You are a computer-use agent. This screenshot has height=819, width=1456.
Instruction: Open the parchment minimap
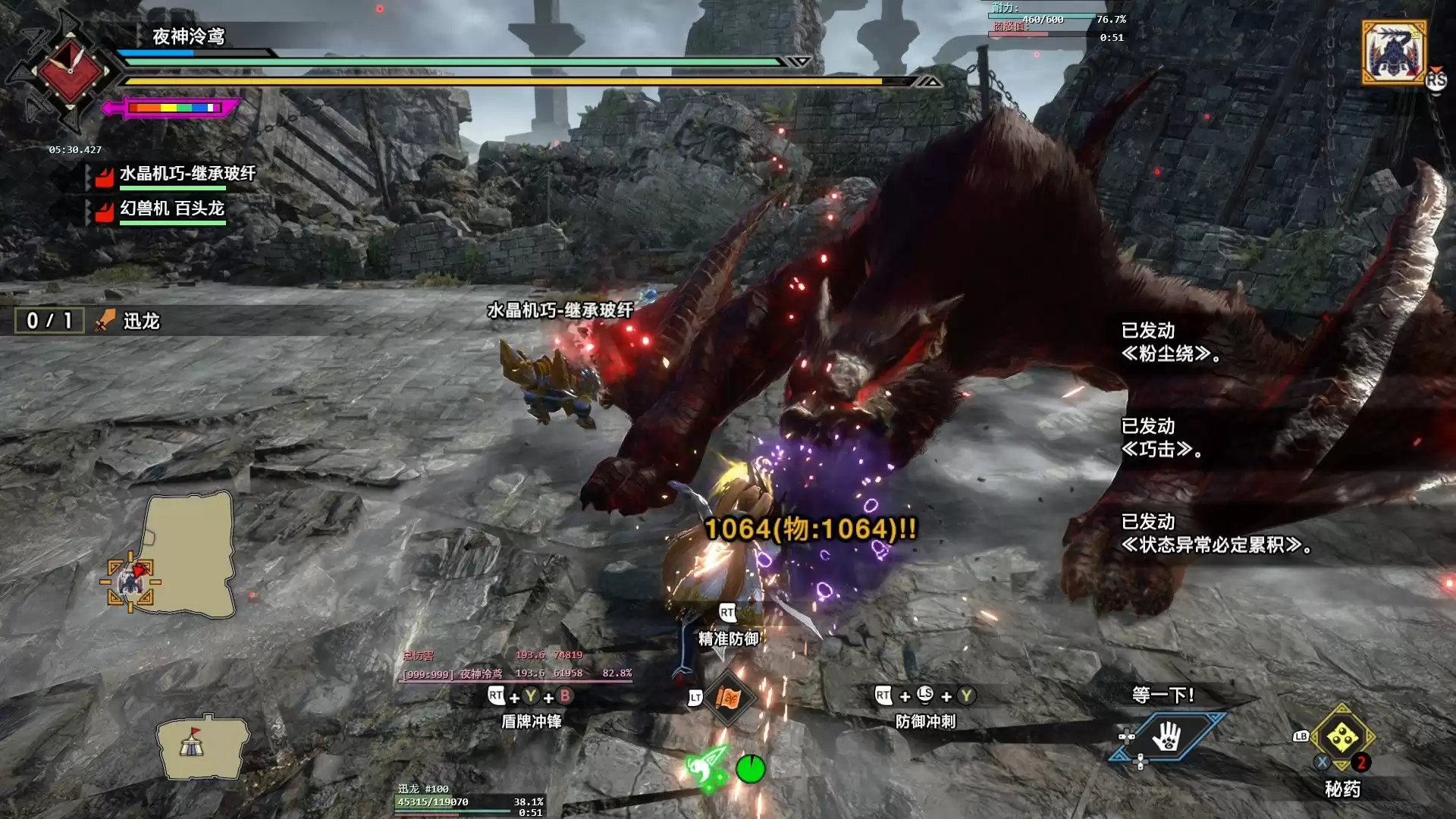[x=190, y=554]
